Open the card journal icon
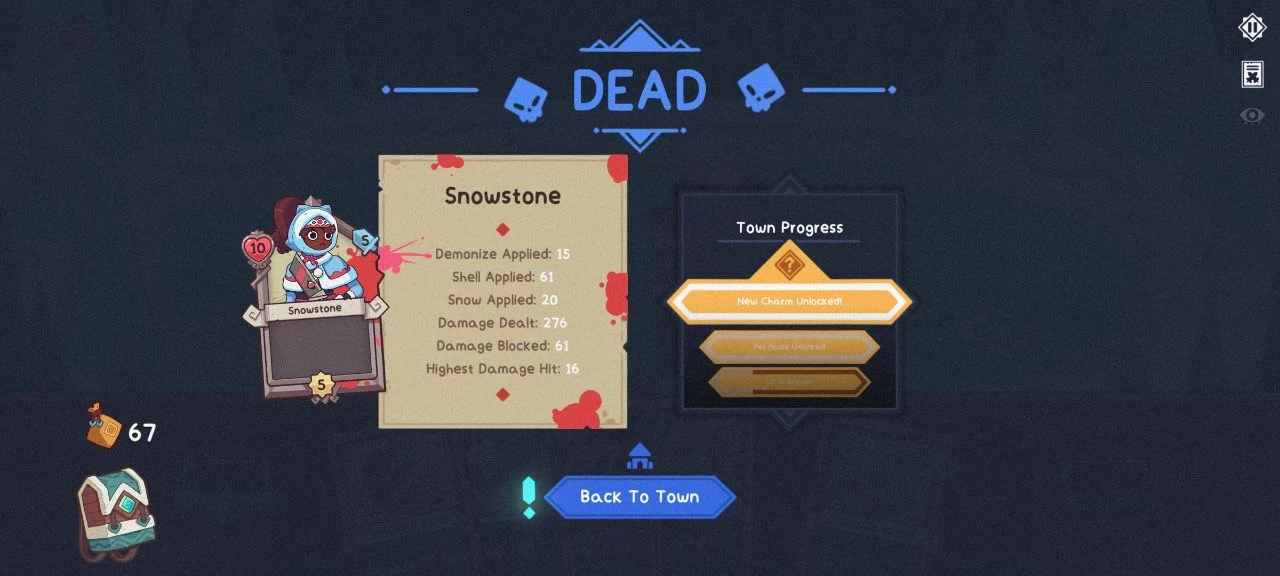 pos(1252,74)
